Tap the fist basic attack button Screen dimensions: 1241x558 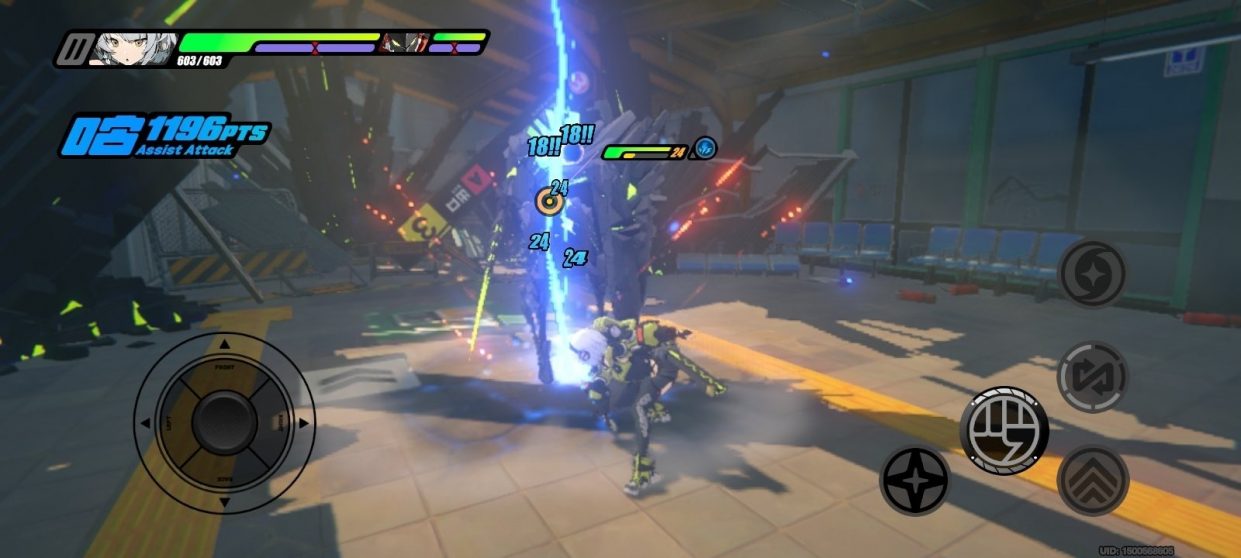tap(1004, 430)
